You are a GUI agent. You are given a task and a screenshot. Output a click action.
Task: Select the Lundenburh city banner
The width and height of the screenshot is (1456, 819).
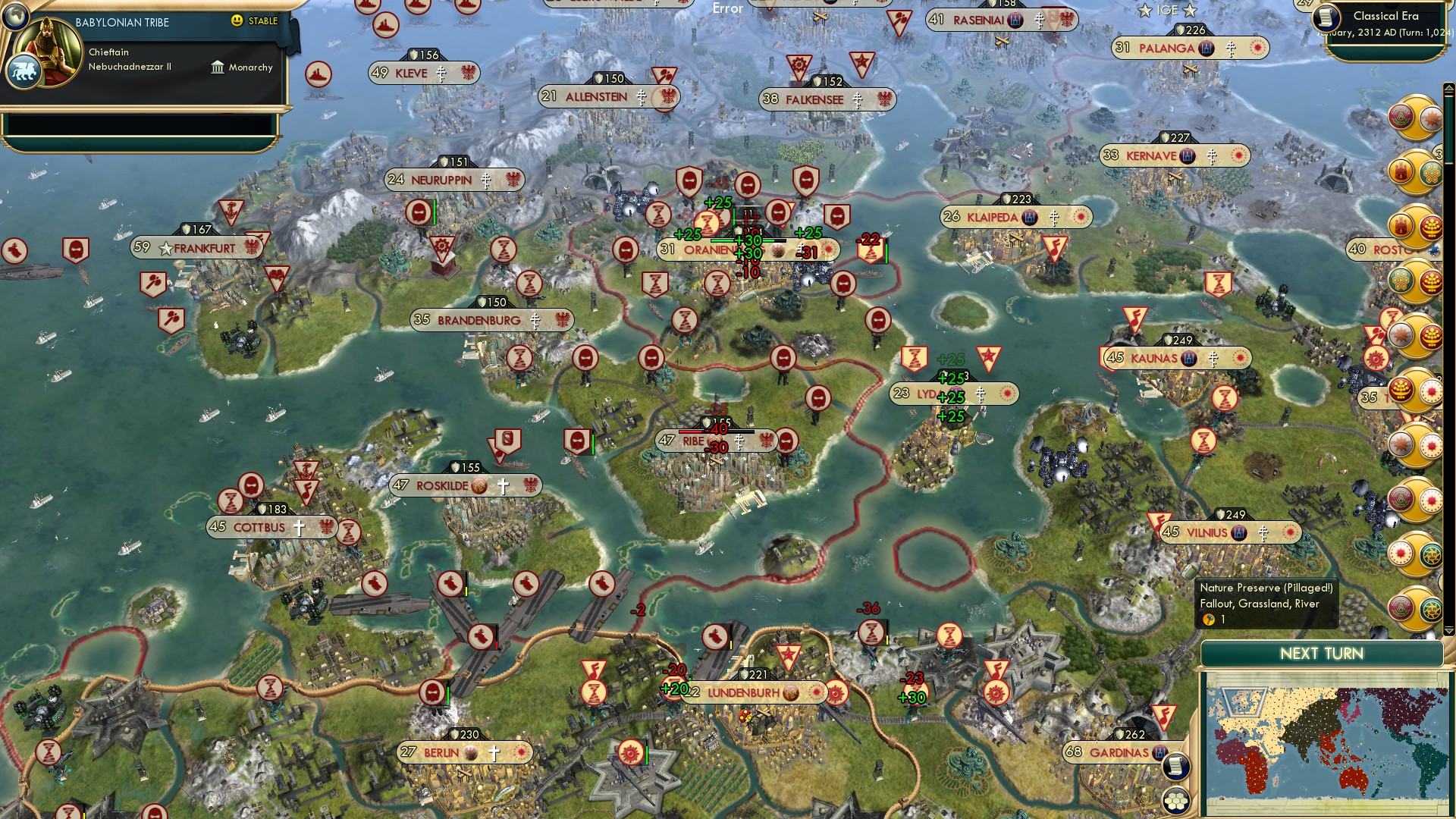(743, 692)
